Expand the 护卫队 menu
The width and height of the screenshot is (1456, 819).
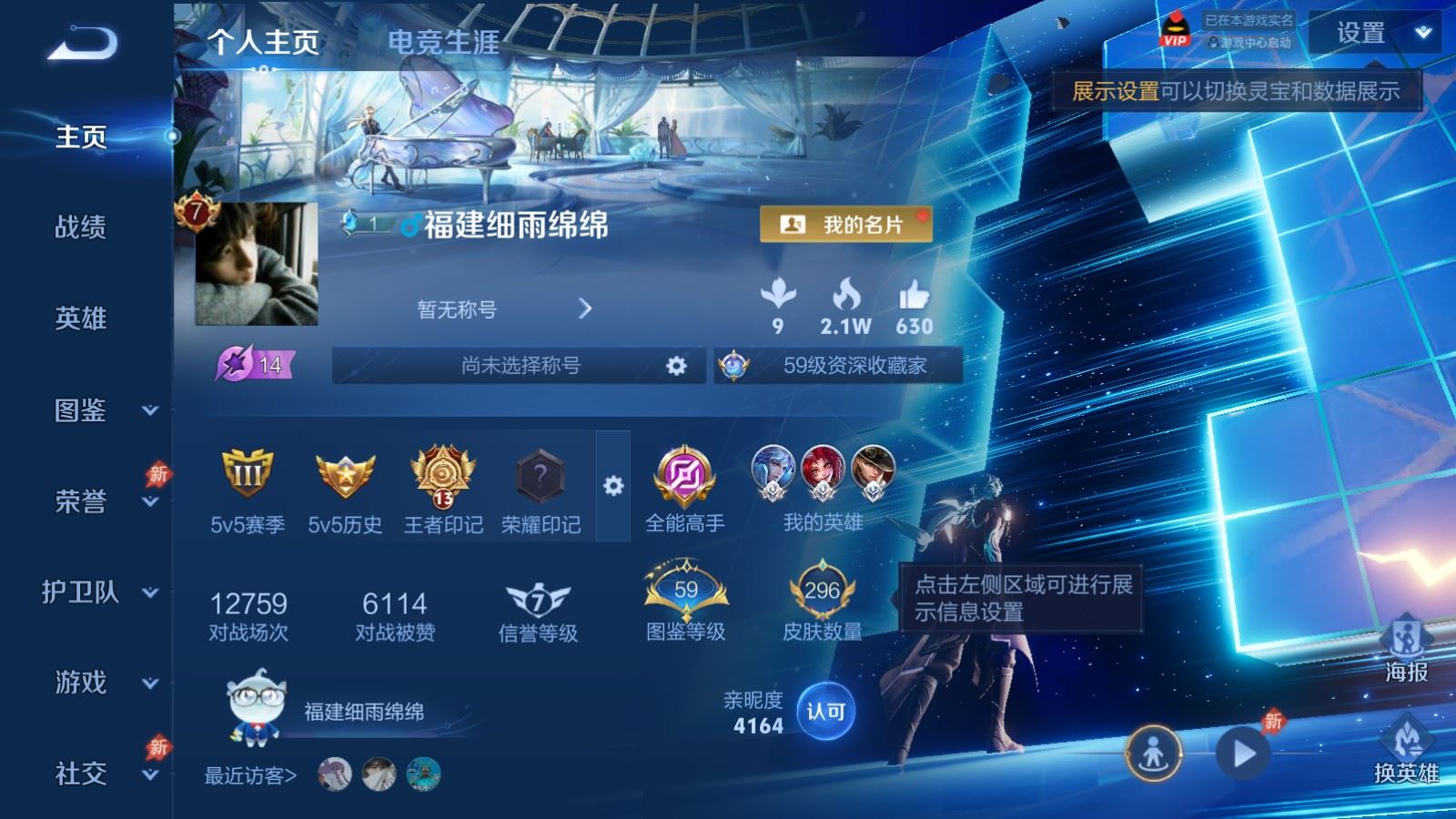click(150, 592)
